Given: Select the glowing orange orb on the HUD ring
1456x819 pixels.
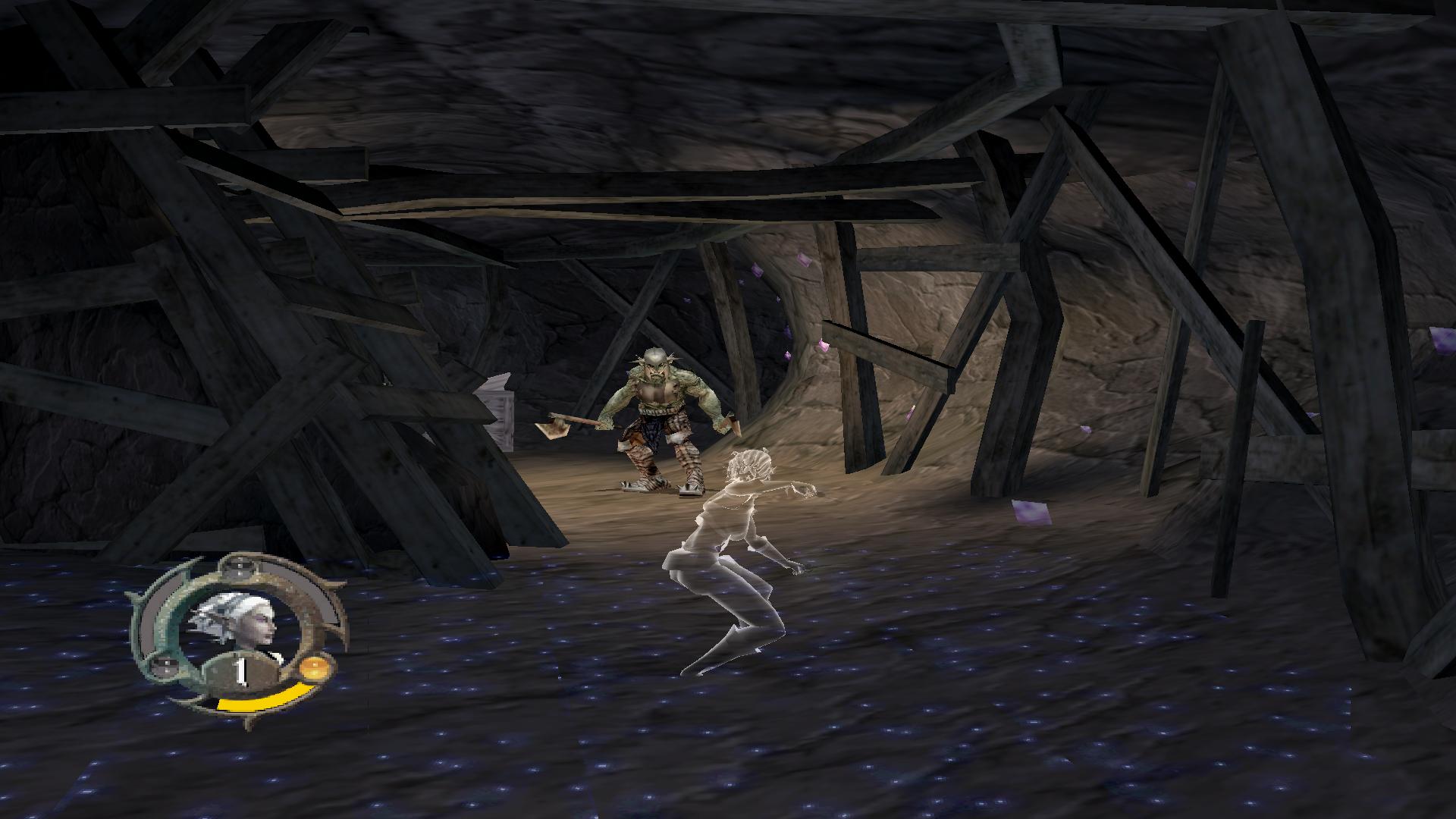Looking at the screenshot, I should (x=313, y=670).
